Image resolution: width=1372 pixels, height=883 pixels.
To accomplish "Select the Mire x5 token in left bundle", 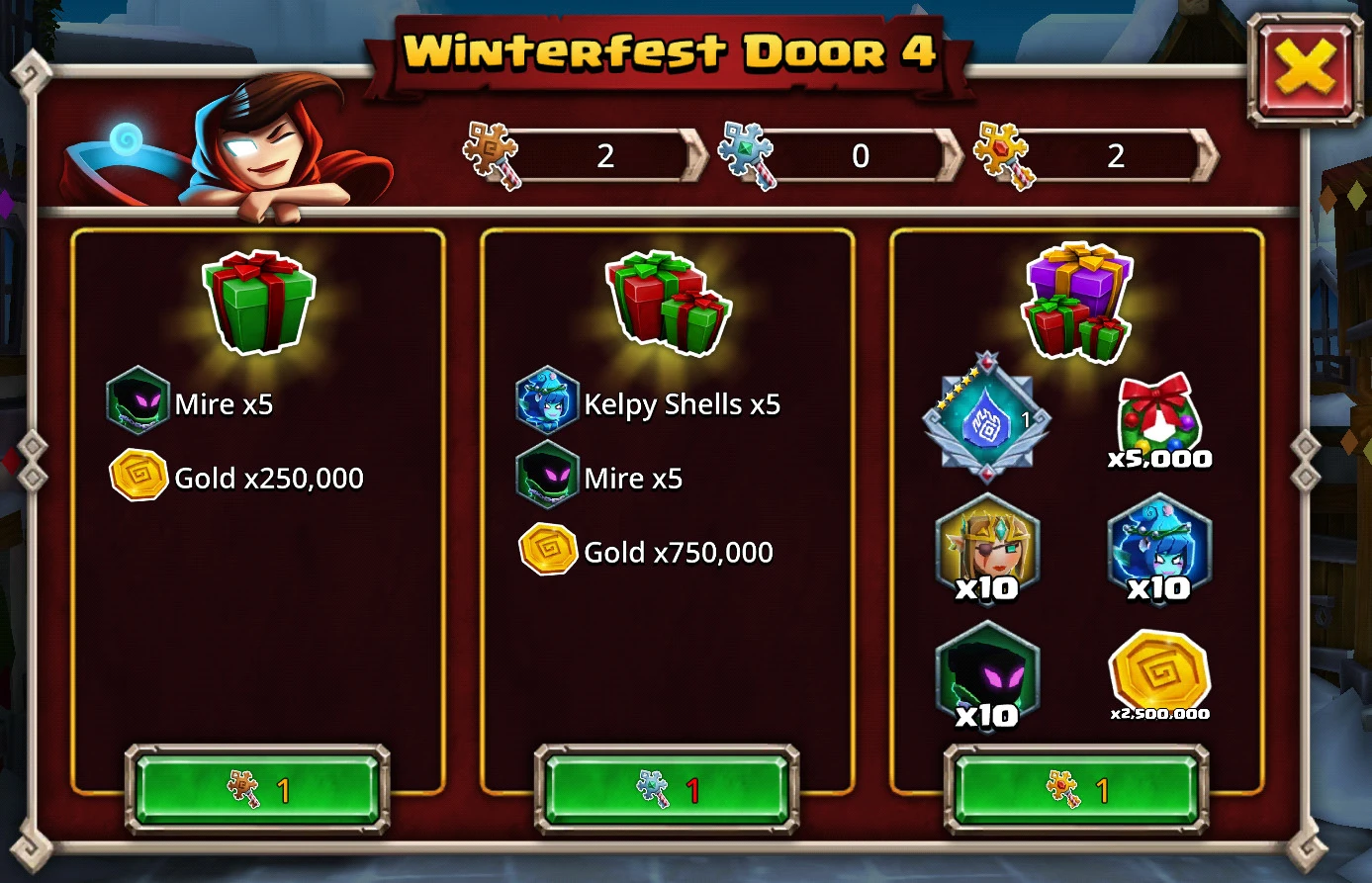I will click(138, 402).
